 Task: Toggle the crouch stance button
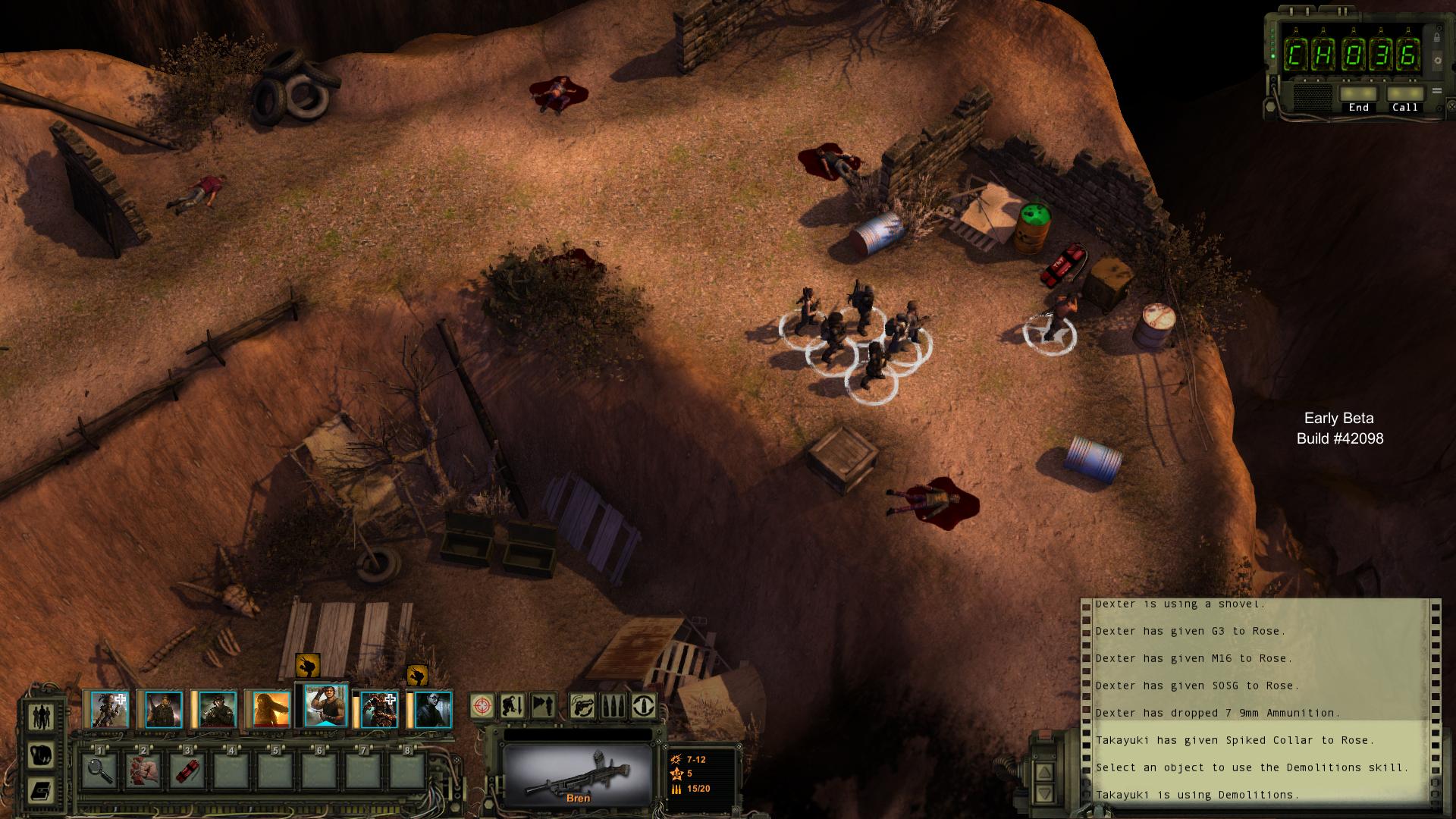tap(513, 706)
